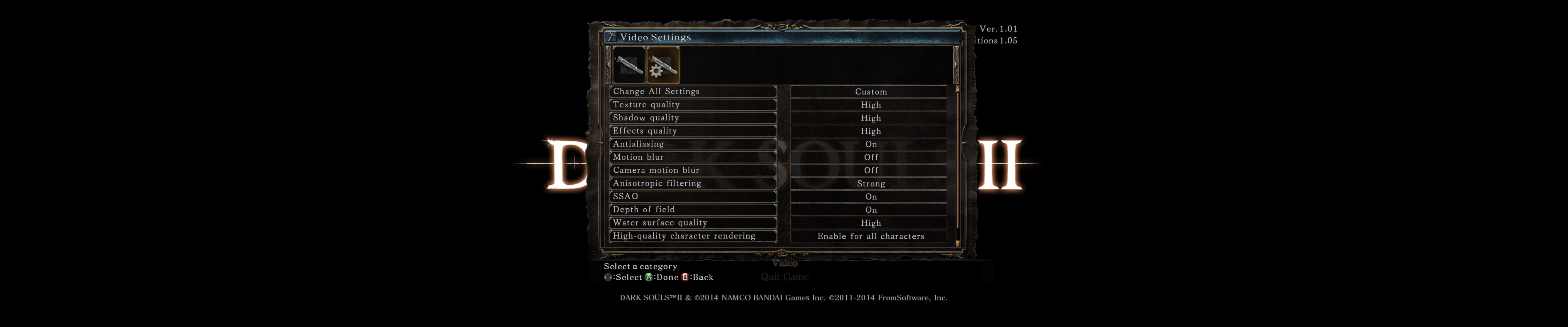Image resolution: width=1568 pixels, height=327 pixels.
Task: Select the Video menu entry
Action: coord(785,264)
